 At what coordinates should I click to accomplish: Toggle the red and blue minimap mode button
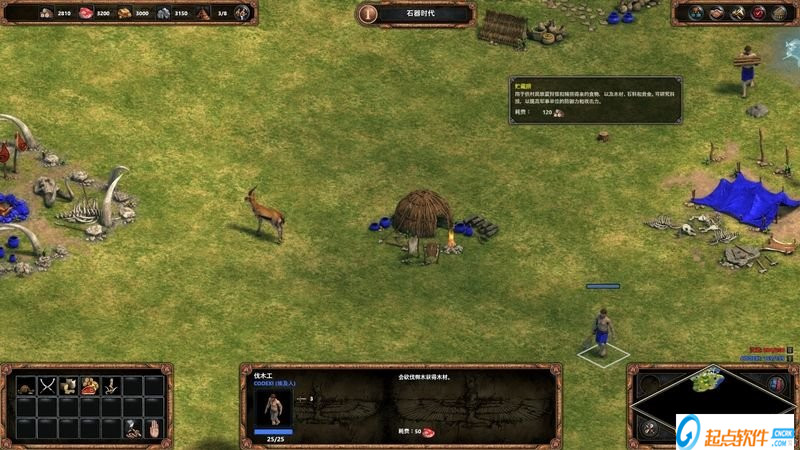pyautogui.click(x=778, y=383)
